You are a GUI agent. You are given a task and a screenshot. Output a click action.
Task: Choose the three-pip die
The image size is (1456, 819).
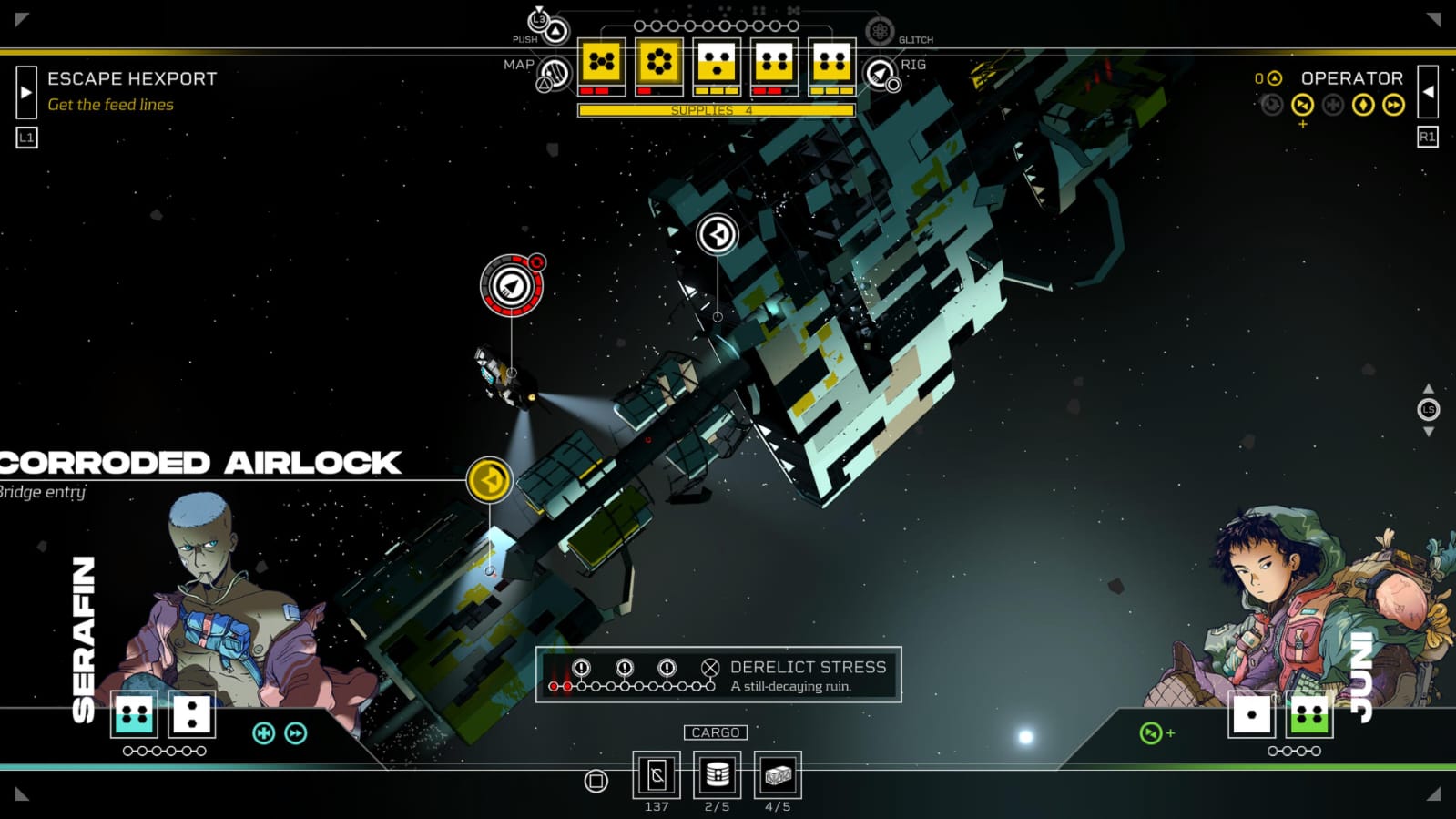pos(717,62)
